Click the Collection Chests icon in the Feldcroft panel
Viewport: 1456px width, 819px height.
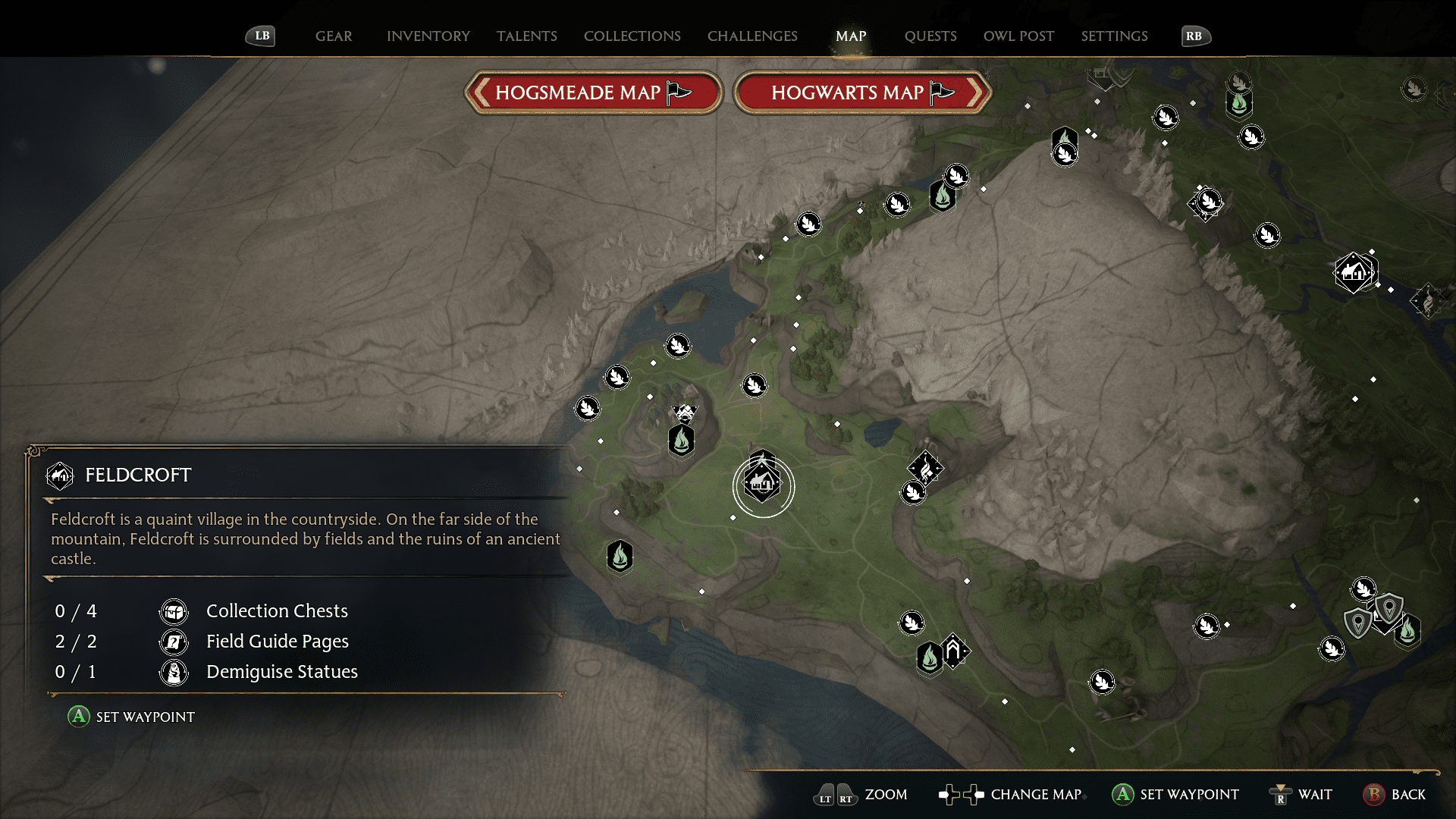click(174, 611)
